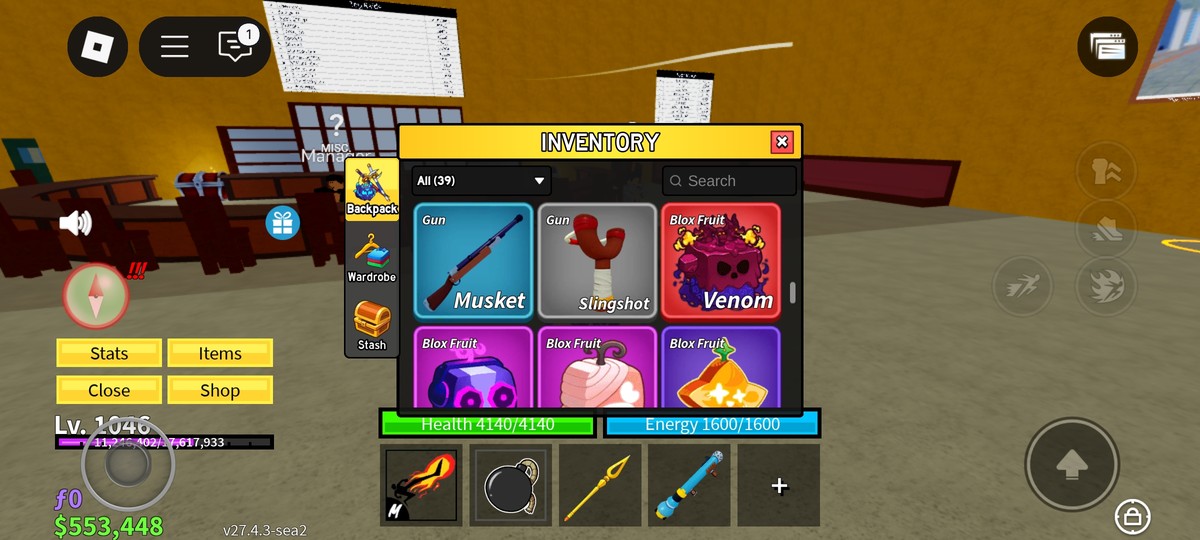
Task: Select the Slingshot gun item
Action: 597,261
